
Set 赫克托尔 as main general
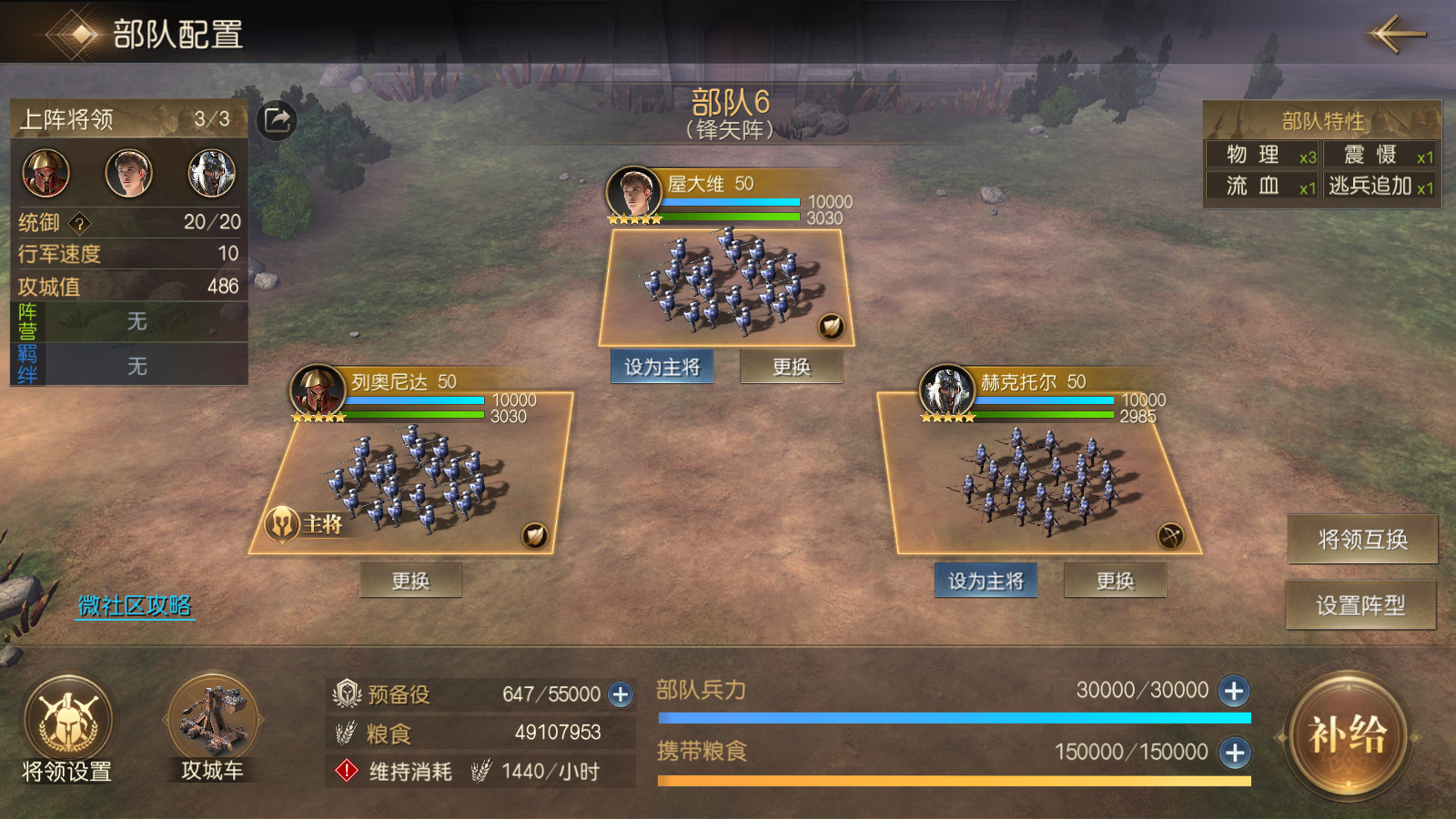tap(986, 581)
